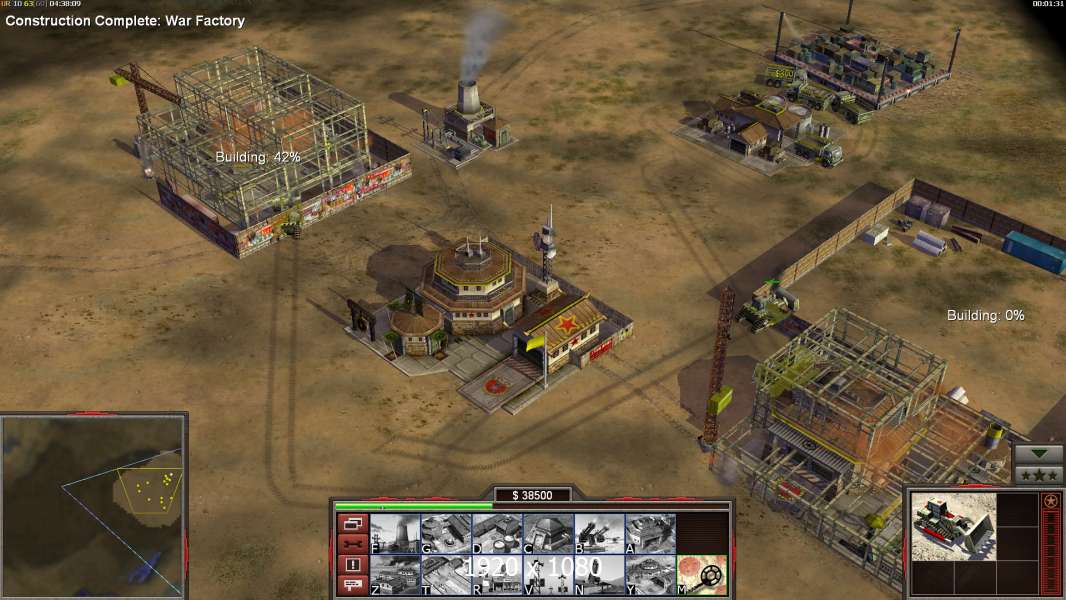Viewport: 1066px width, 600px height.
Task: Open the chat speech-bubble button
Action: pyautogui.click(x=352, y=586)
